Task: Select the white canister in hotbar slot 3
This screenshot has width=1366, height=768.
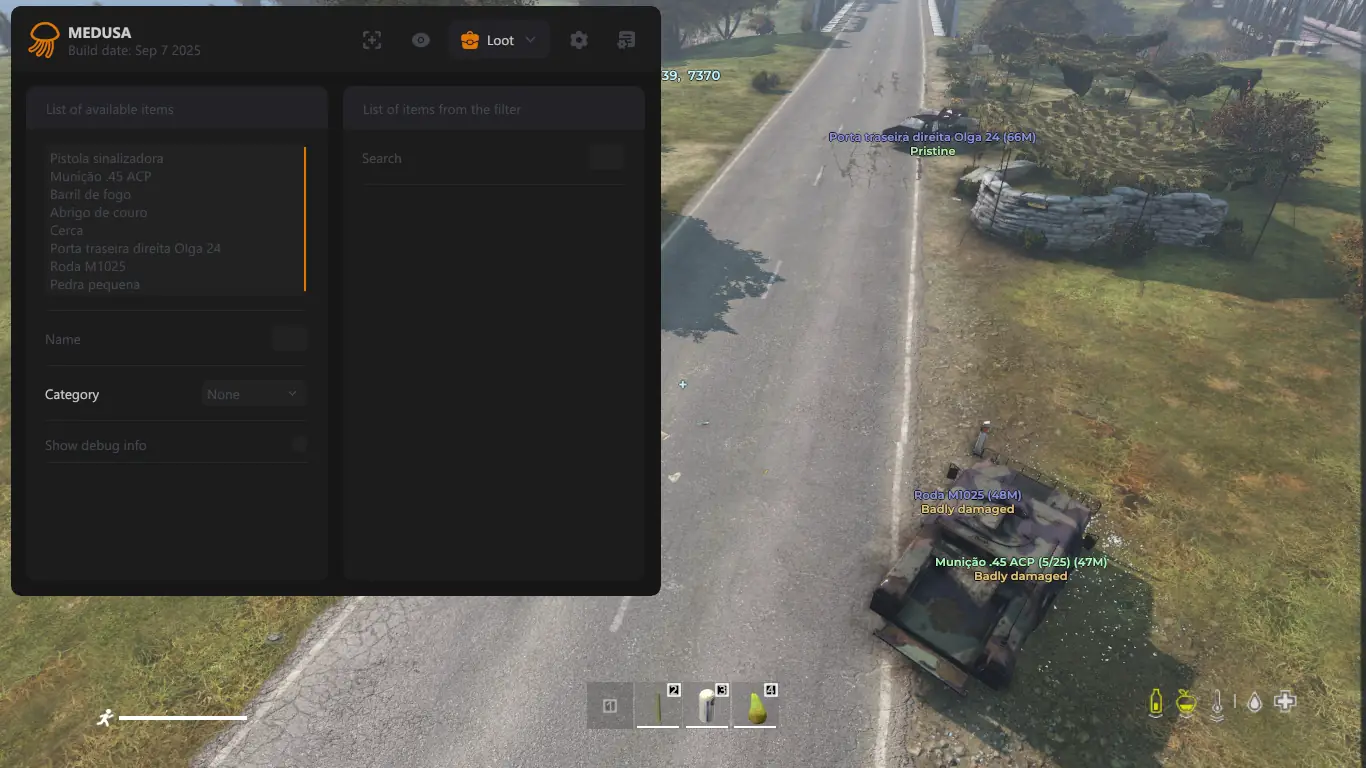Action: (707, 707)
